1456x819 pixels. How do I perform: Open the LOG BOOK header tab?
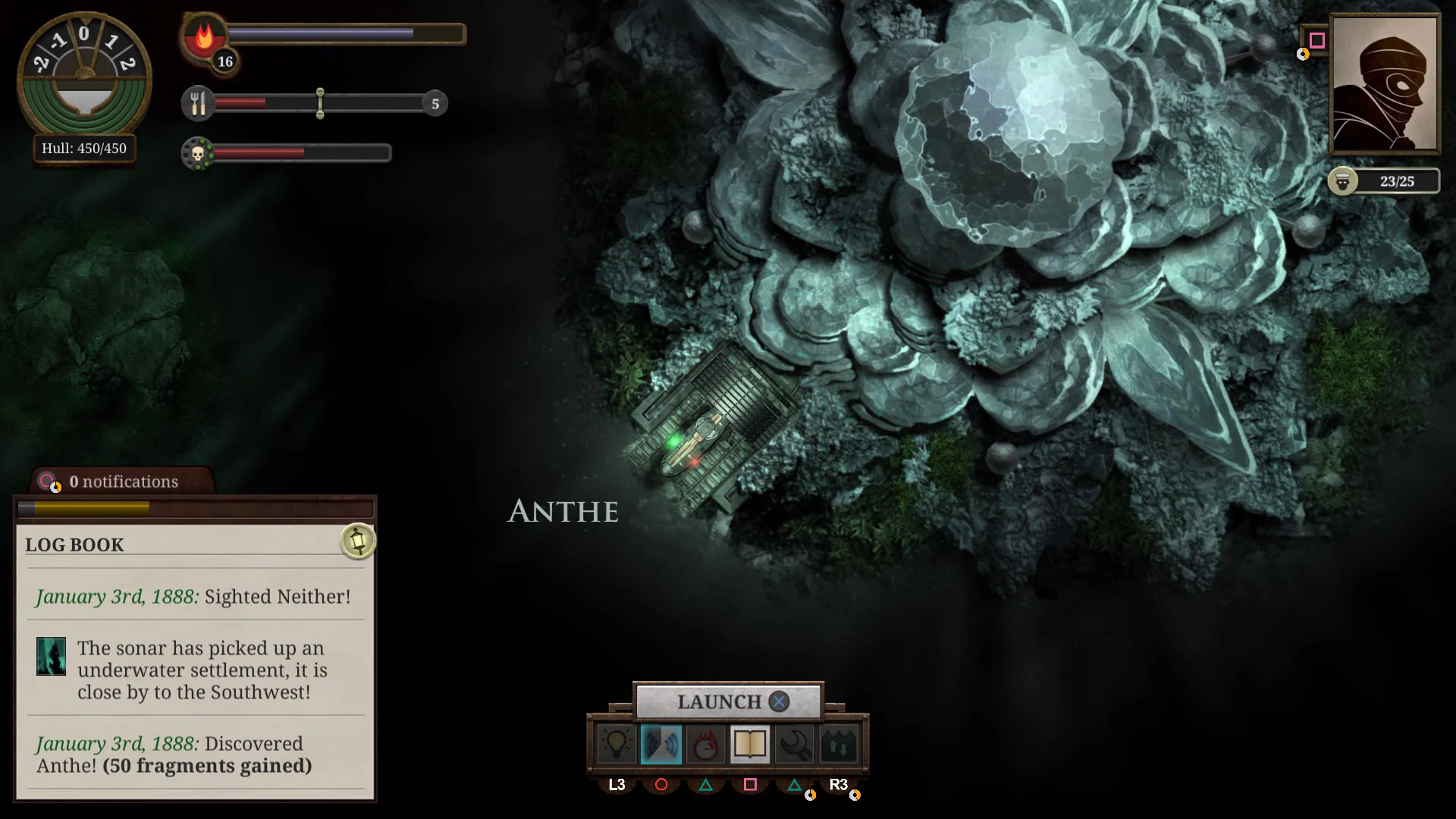point(74,544)
